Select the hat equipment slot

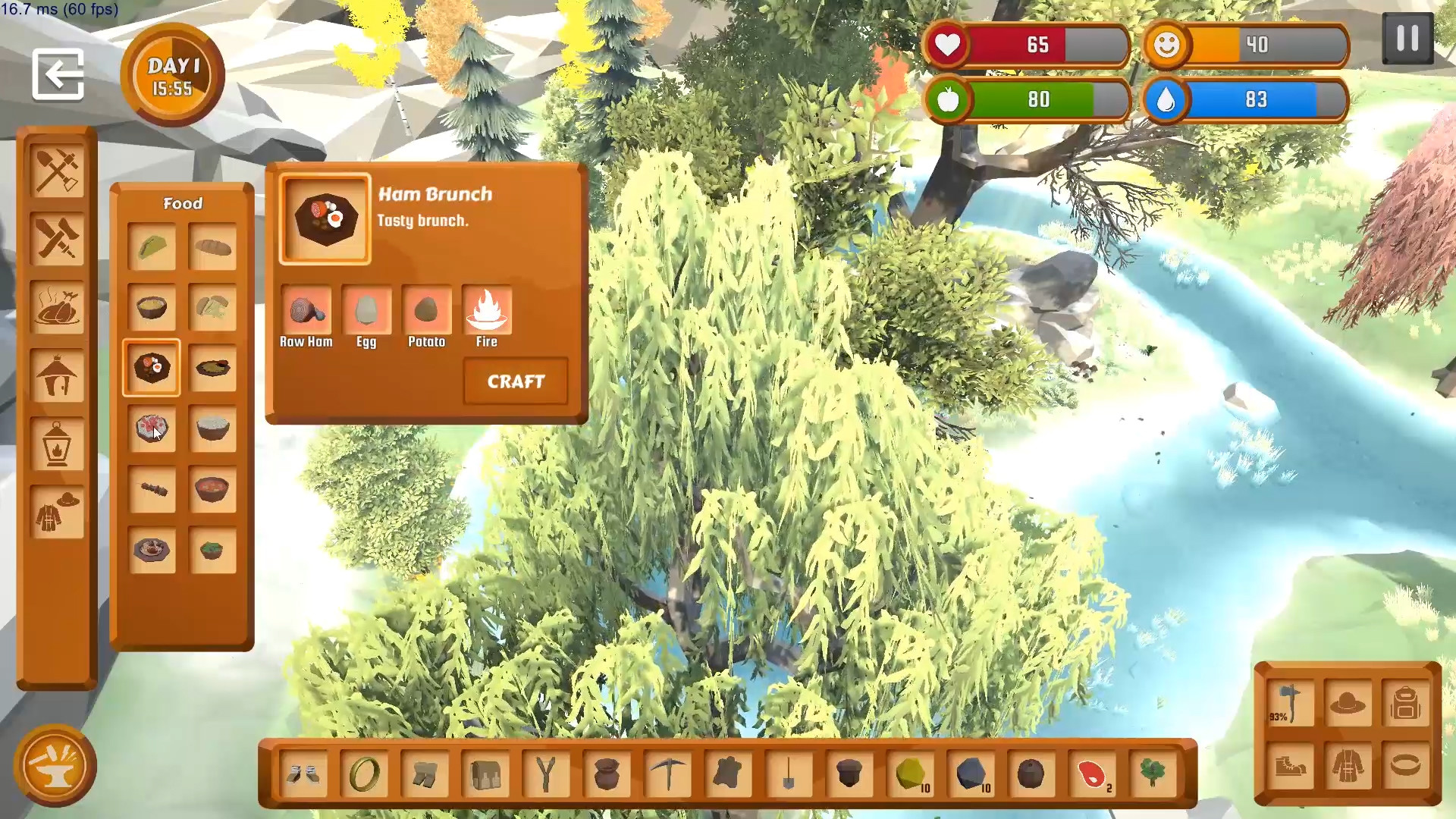(1350, 701)
